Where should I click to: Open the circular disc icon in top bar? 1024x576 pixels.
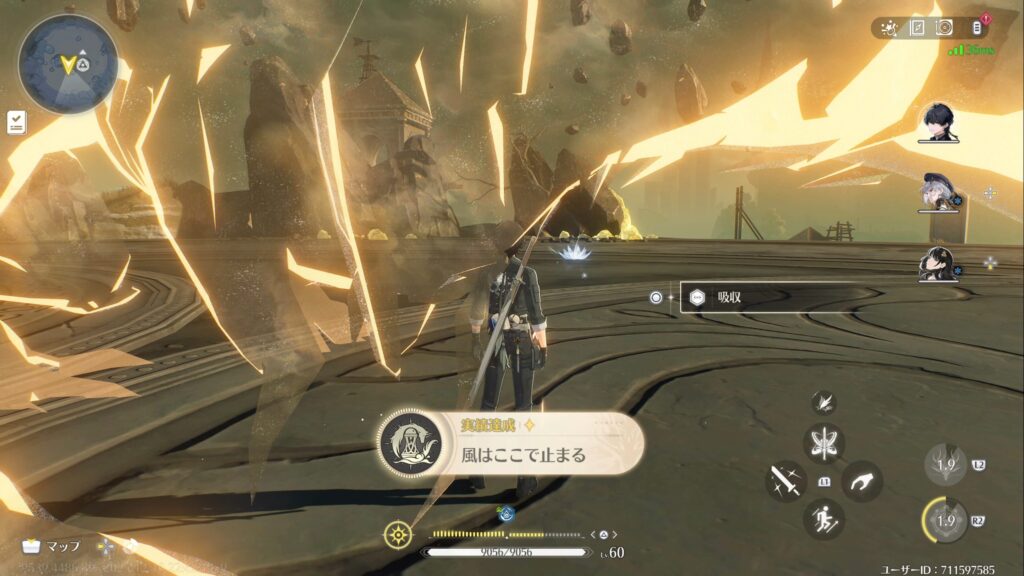[x=944, y=27]
